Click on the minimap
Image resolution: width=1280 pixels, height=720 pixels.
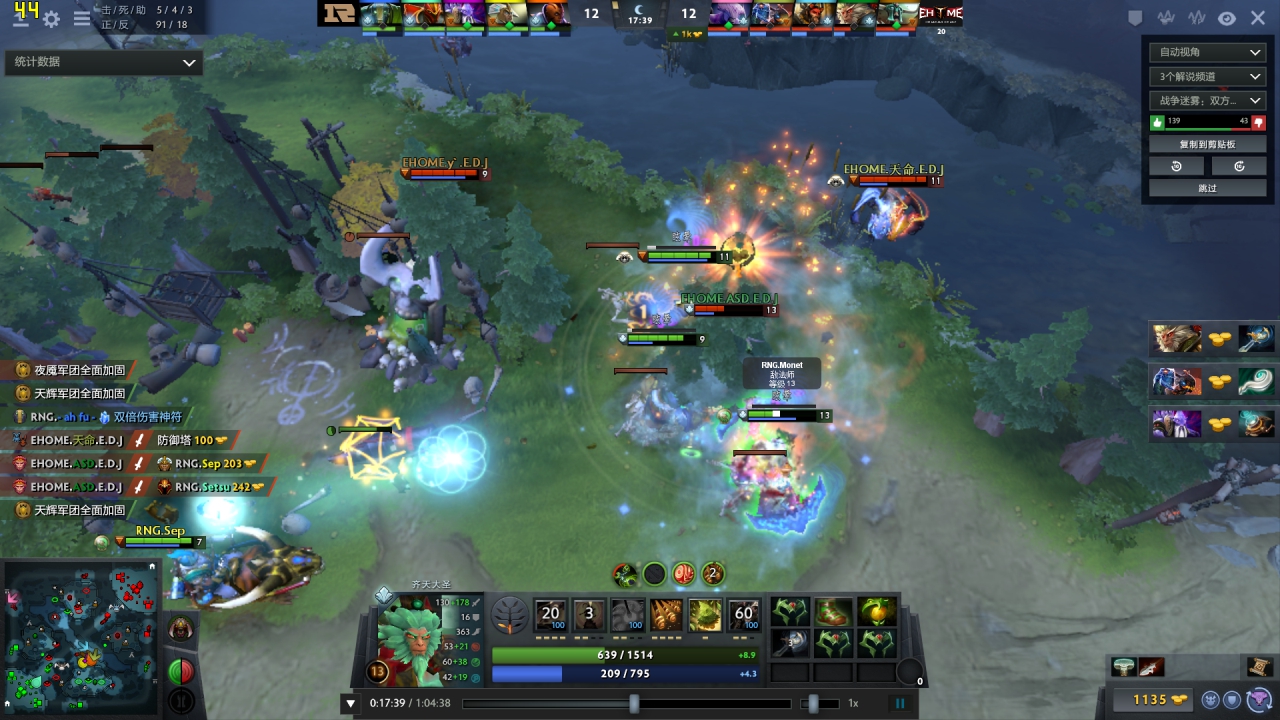coord(82,637)
